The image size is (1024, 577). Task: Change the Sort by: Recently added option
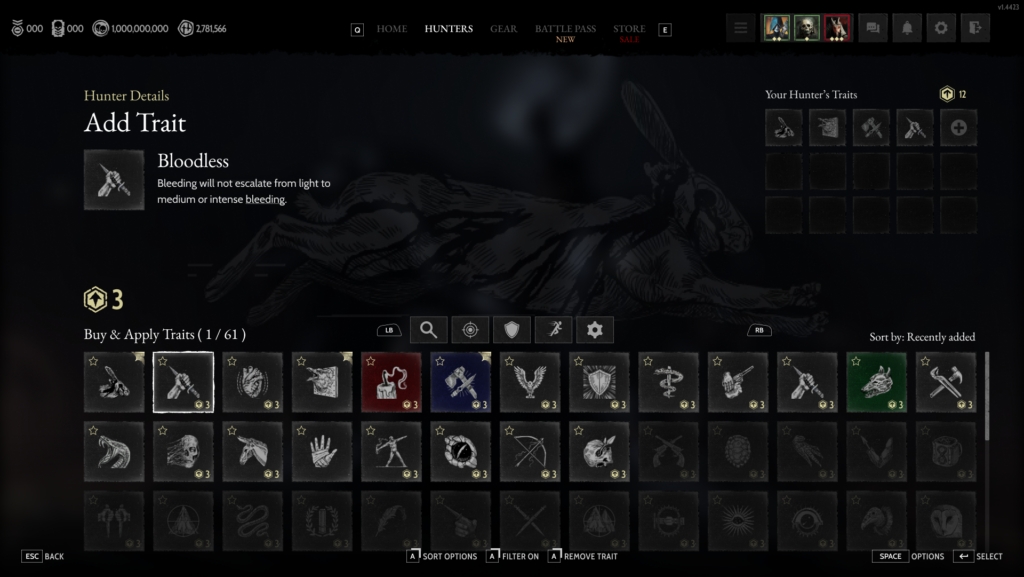click(x=922, y=337)
